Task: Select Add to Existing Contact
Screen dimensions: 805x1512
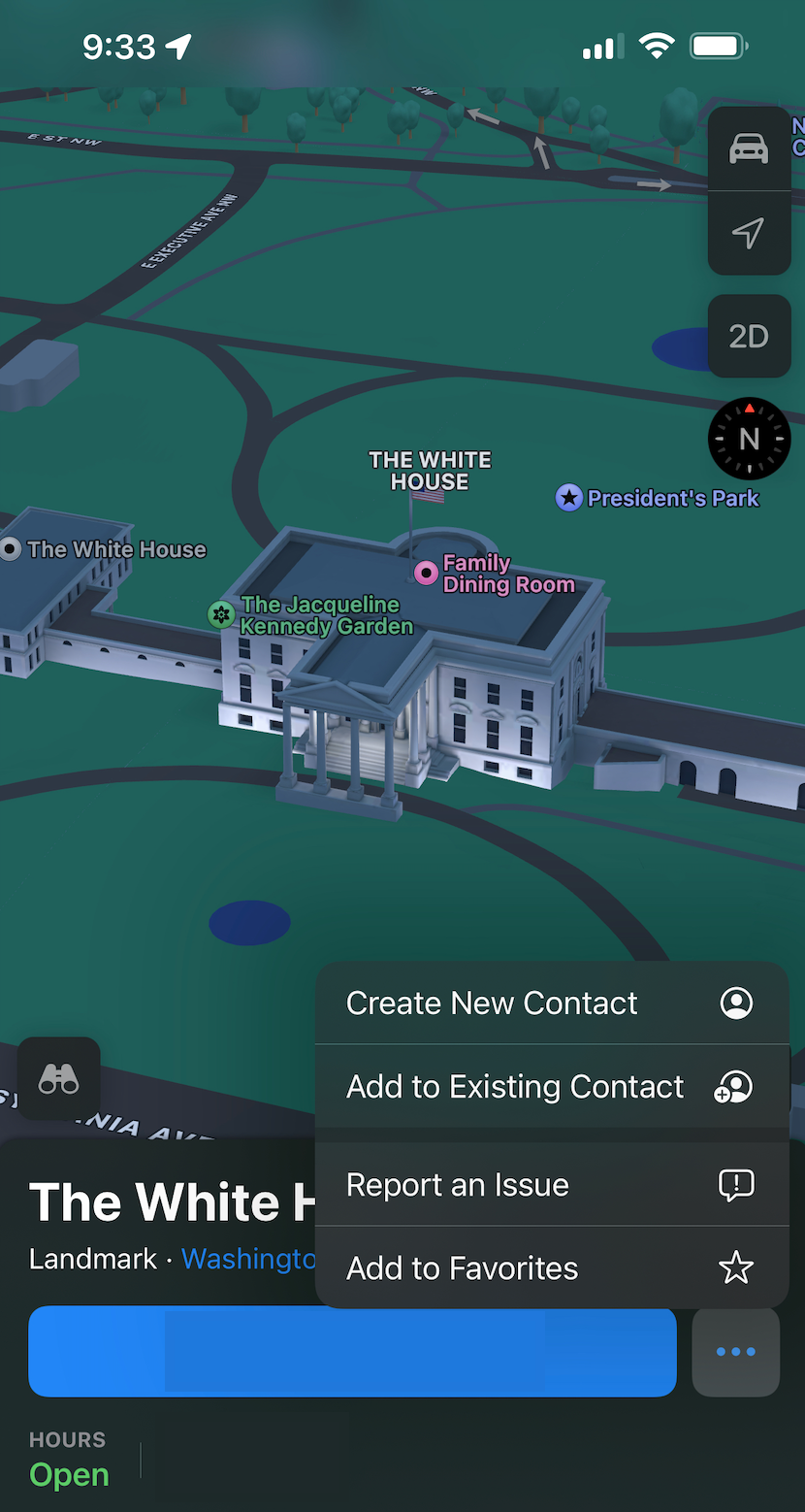Action: pyautogui.click(x=551, y=1087)
